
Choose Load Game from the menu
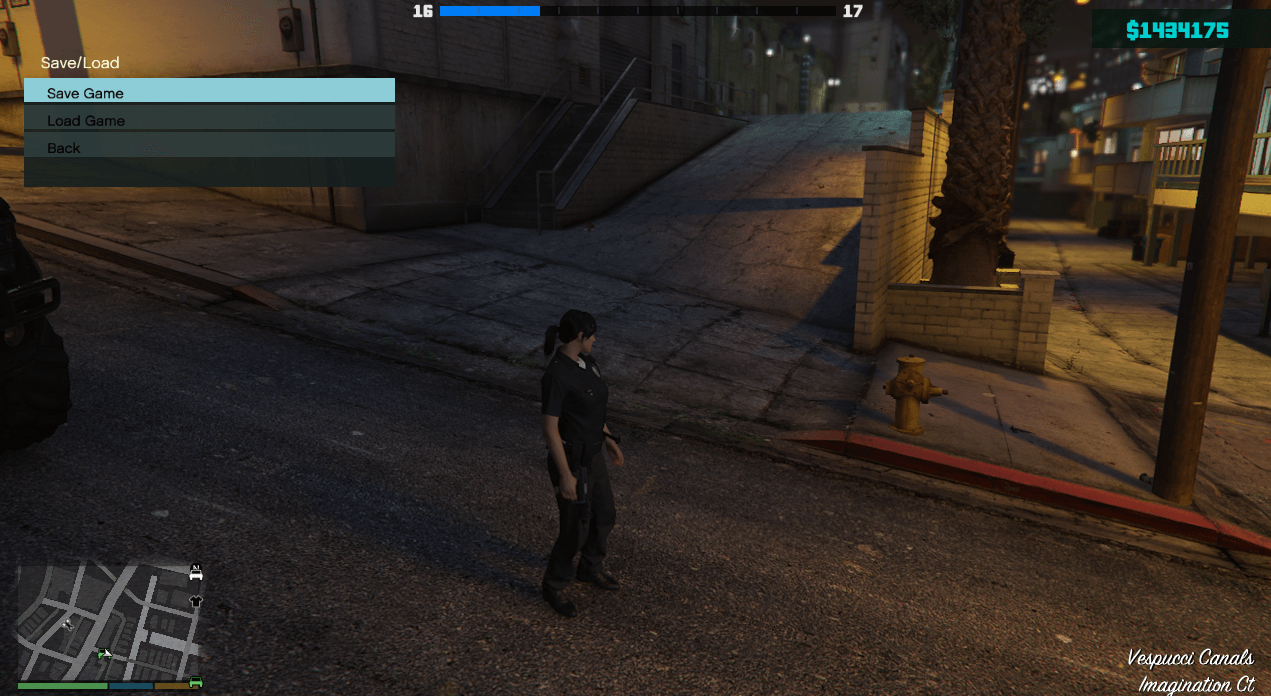[x=209, y=120]
